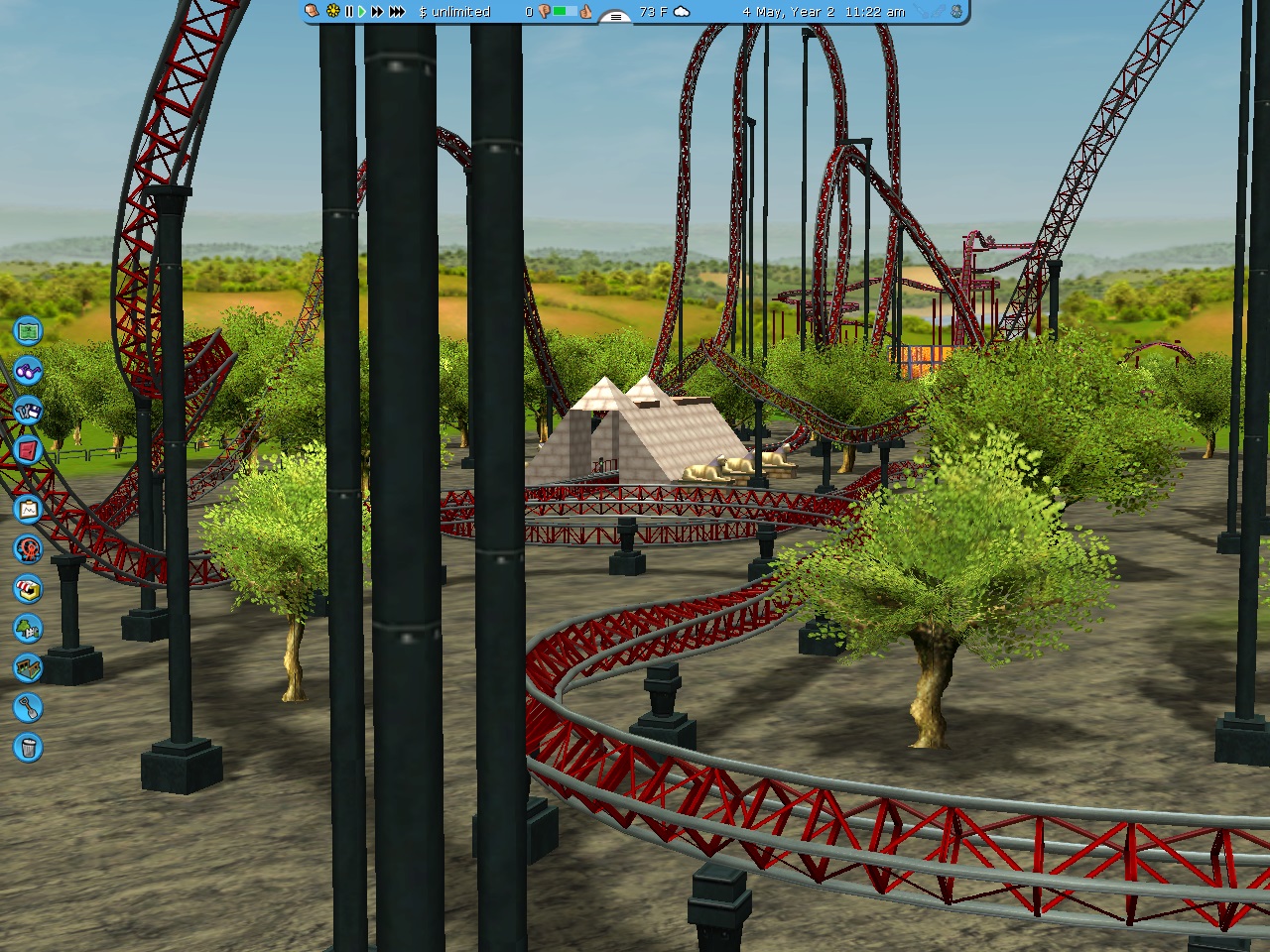Expand the top bar pull-down handle
Image resolution: width=1270 pixels, height=952 pixels.
(x=615, y=16)
